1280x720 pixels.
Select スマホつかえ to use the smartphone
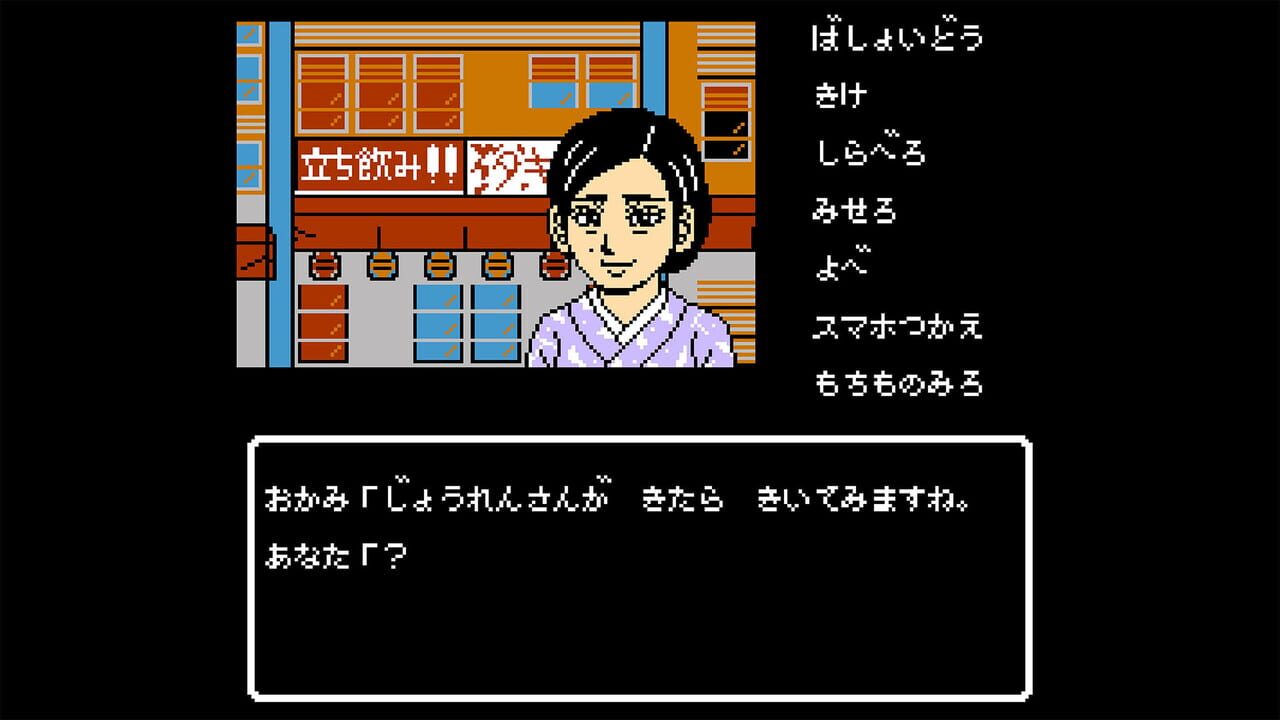coord(897,326)
